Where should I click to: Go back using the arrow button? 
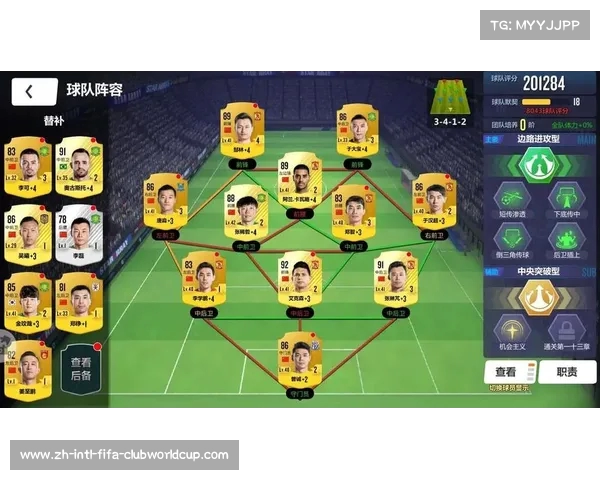point(33,92)
